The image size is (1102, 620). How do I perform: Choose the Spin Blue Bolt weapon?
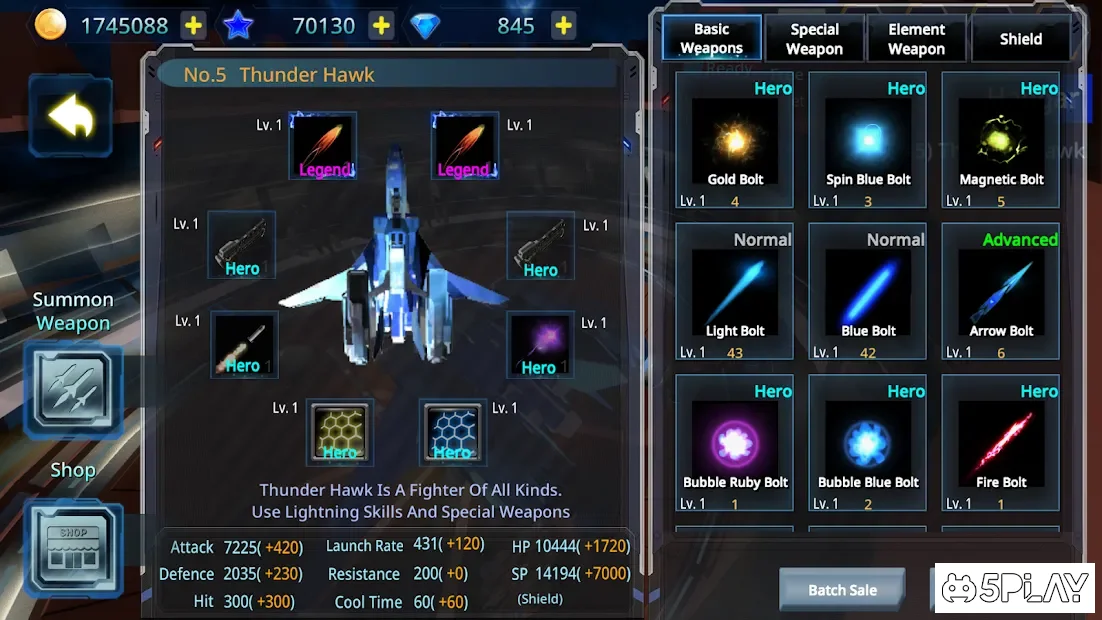[868, 140]
